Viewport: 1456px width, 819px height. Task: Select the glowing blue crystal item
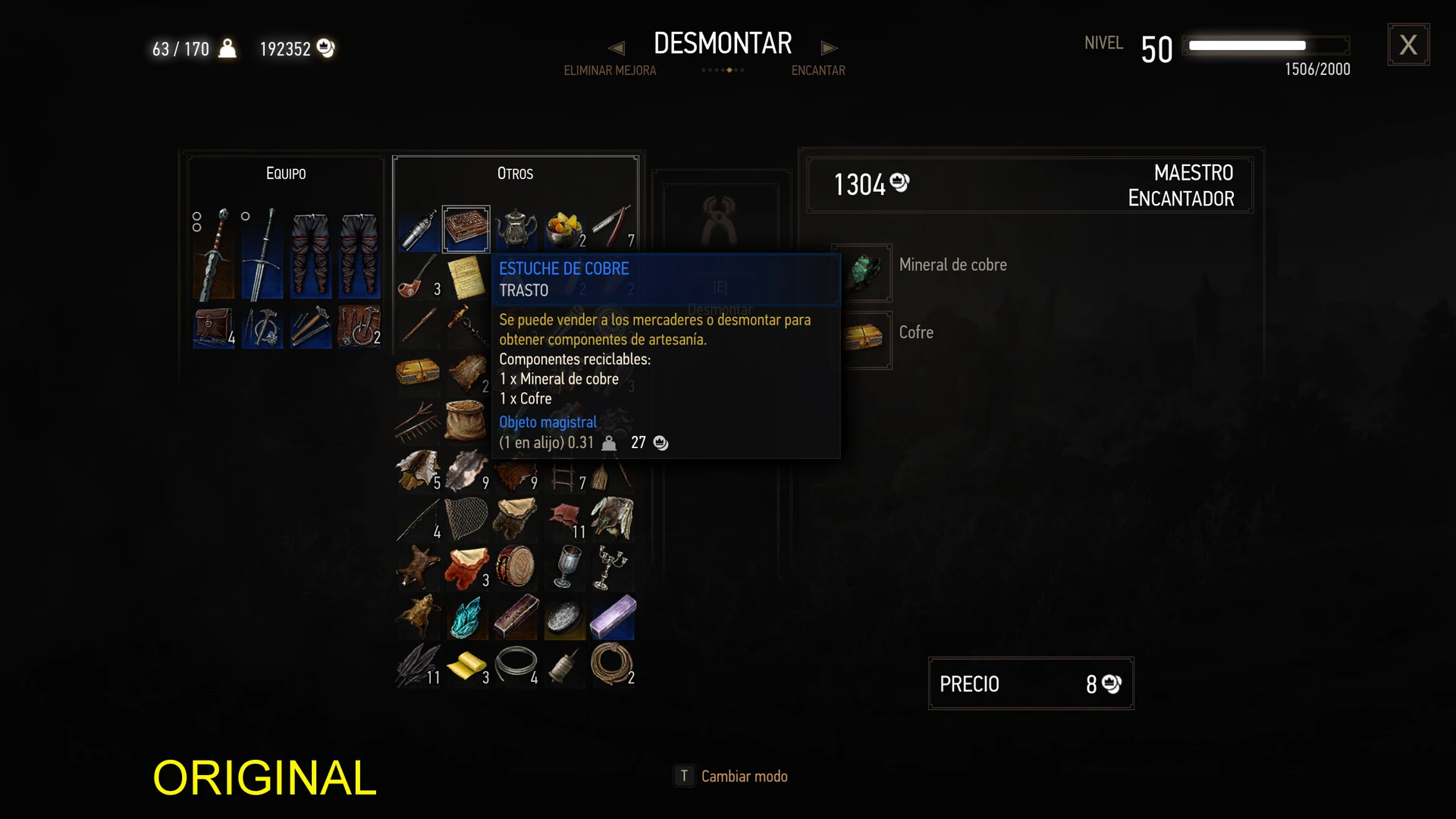(466, 616)
